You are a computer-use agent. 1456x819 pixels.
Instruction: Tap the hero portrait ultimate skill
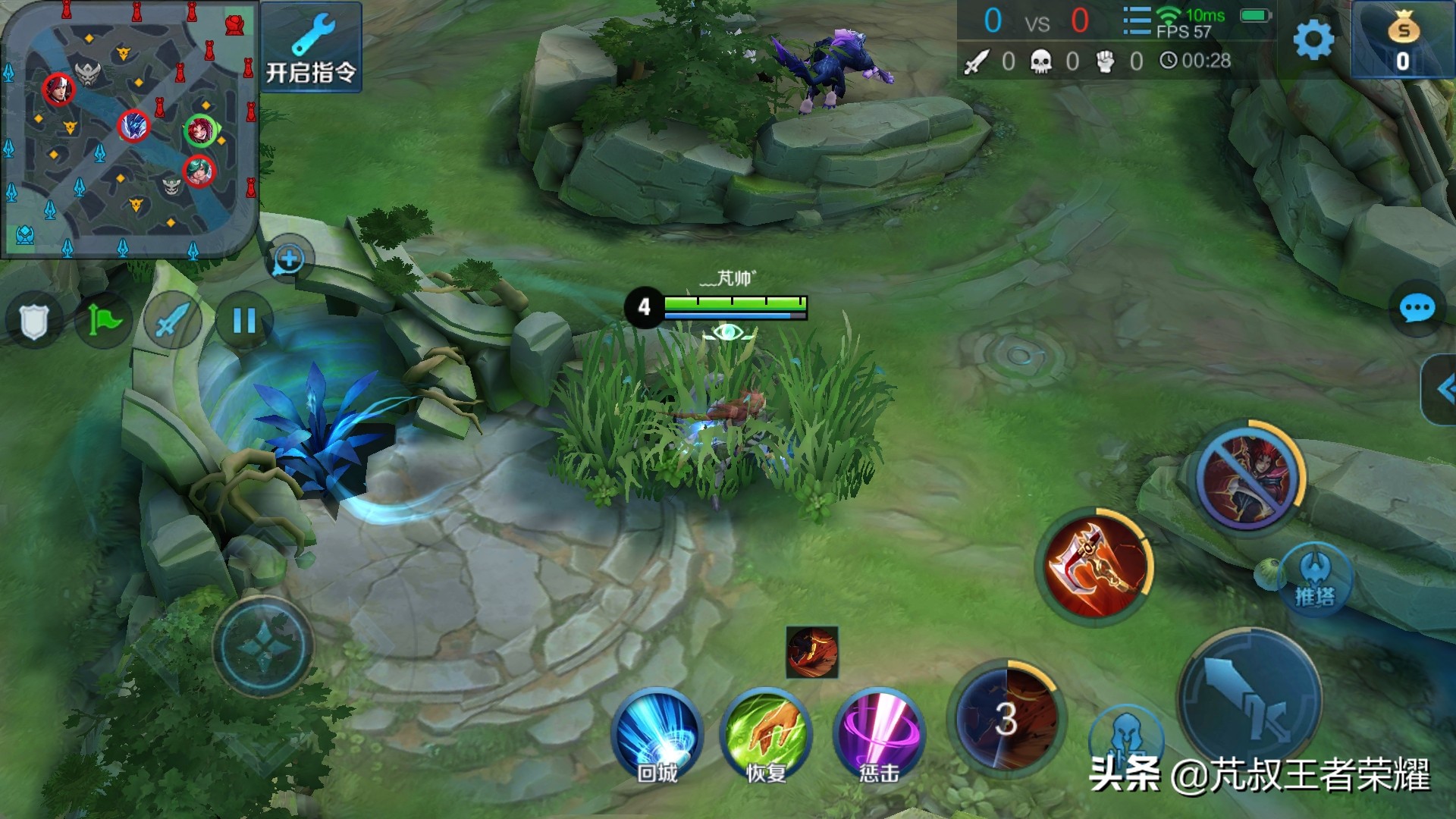[1248, 476]
